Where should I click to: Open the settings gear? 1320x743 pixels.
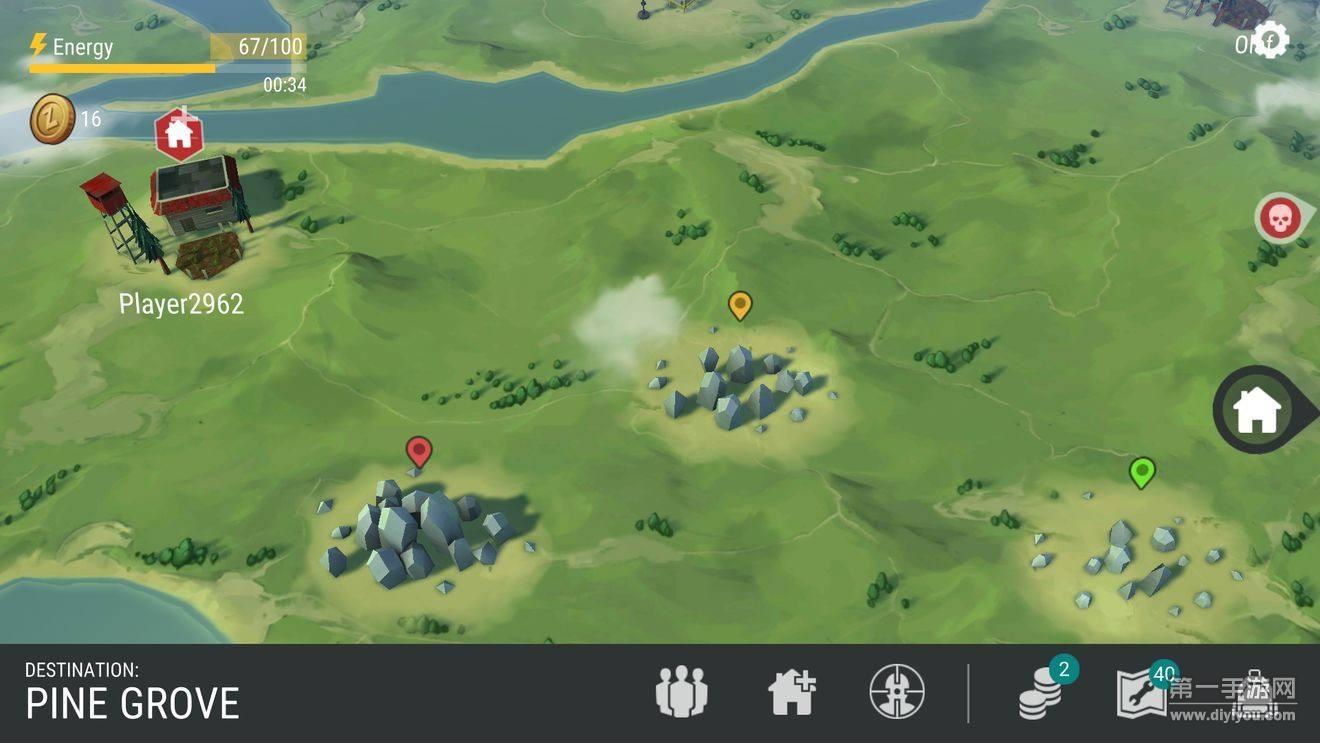pyautogui.click(x=1270, y=42)
